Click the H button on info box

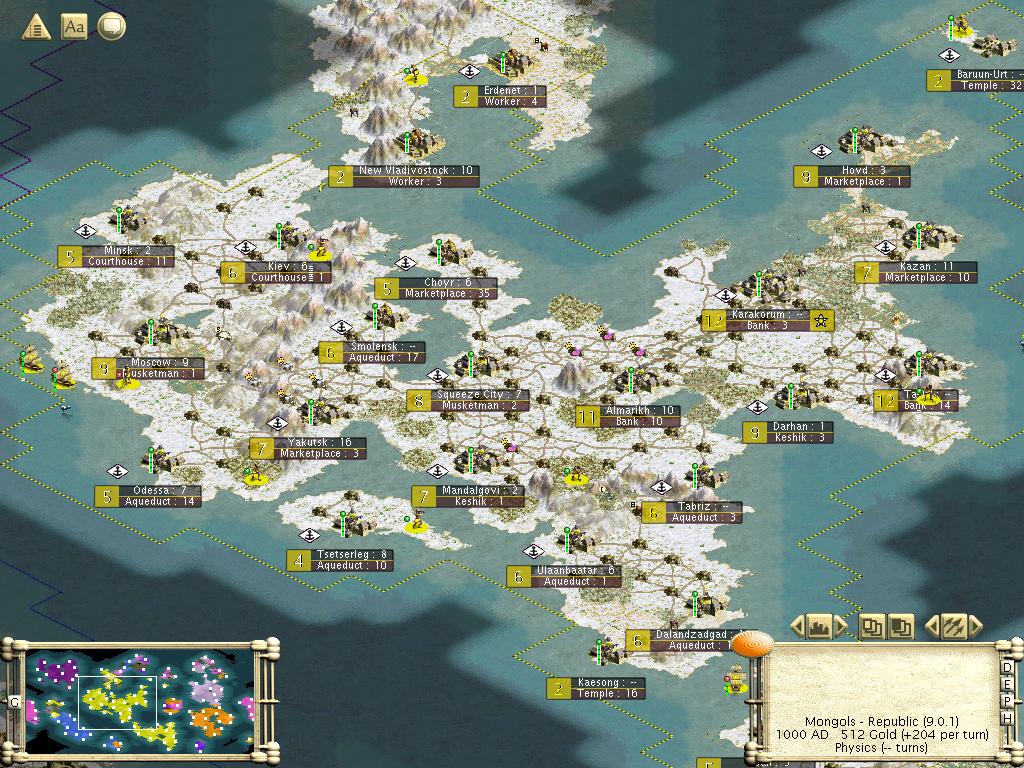[x=1007, y=716]
